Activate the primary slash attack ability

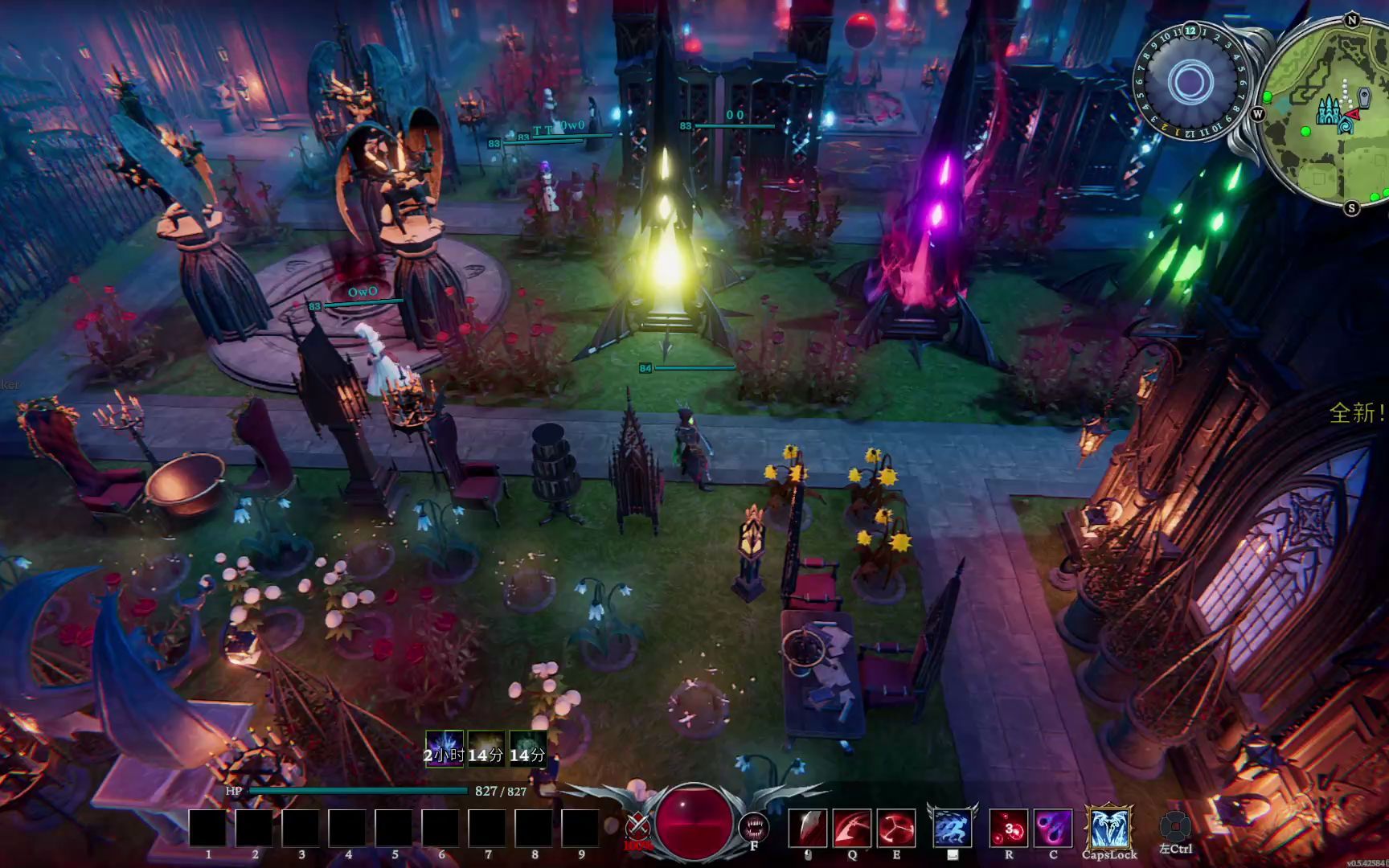coord(807,828)
